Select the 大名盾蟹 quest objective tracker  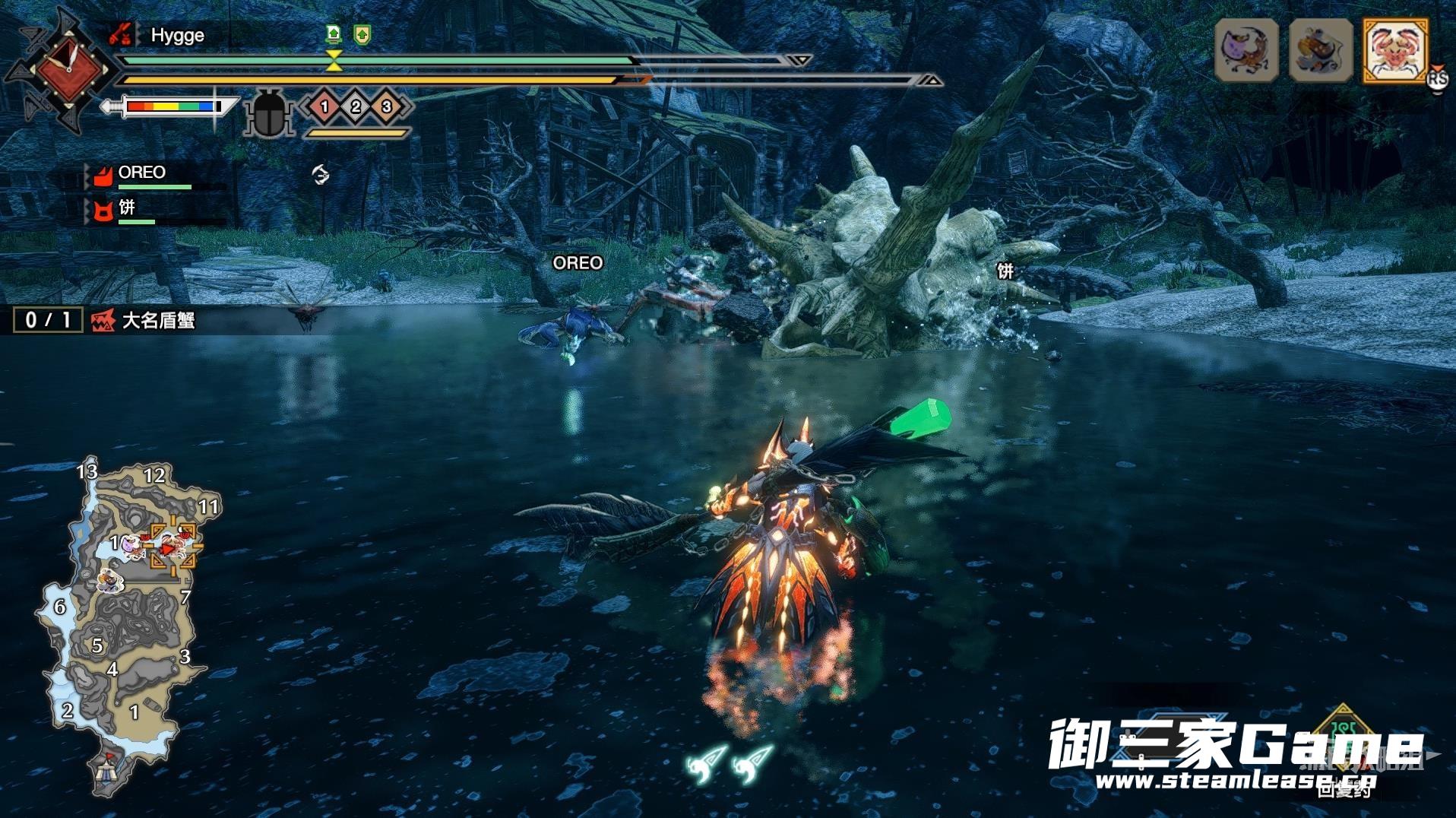point(157,321)
